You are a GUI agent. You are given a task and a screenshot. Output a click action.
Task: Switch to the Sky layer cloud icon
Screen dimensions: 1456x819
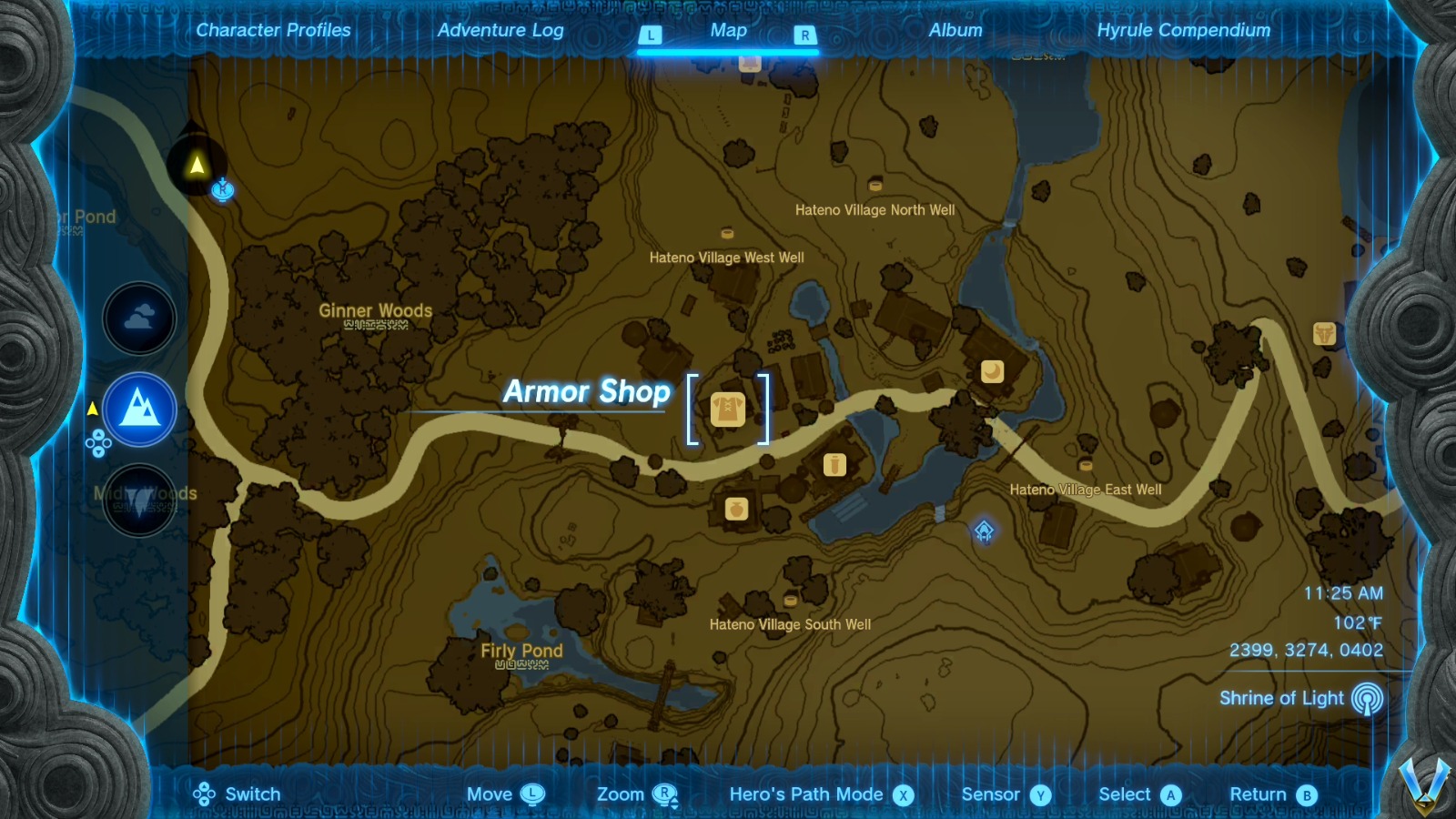(x=139, y=318)
